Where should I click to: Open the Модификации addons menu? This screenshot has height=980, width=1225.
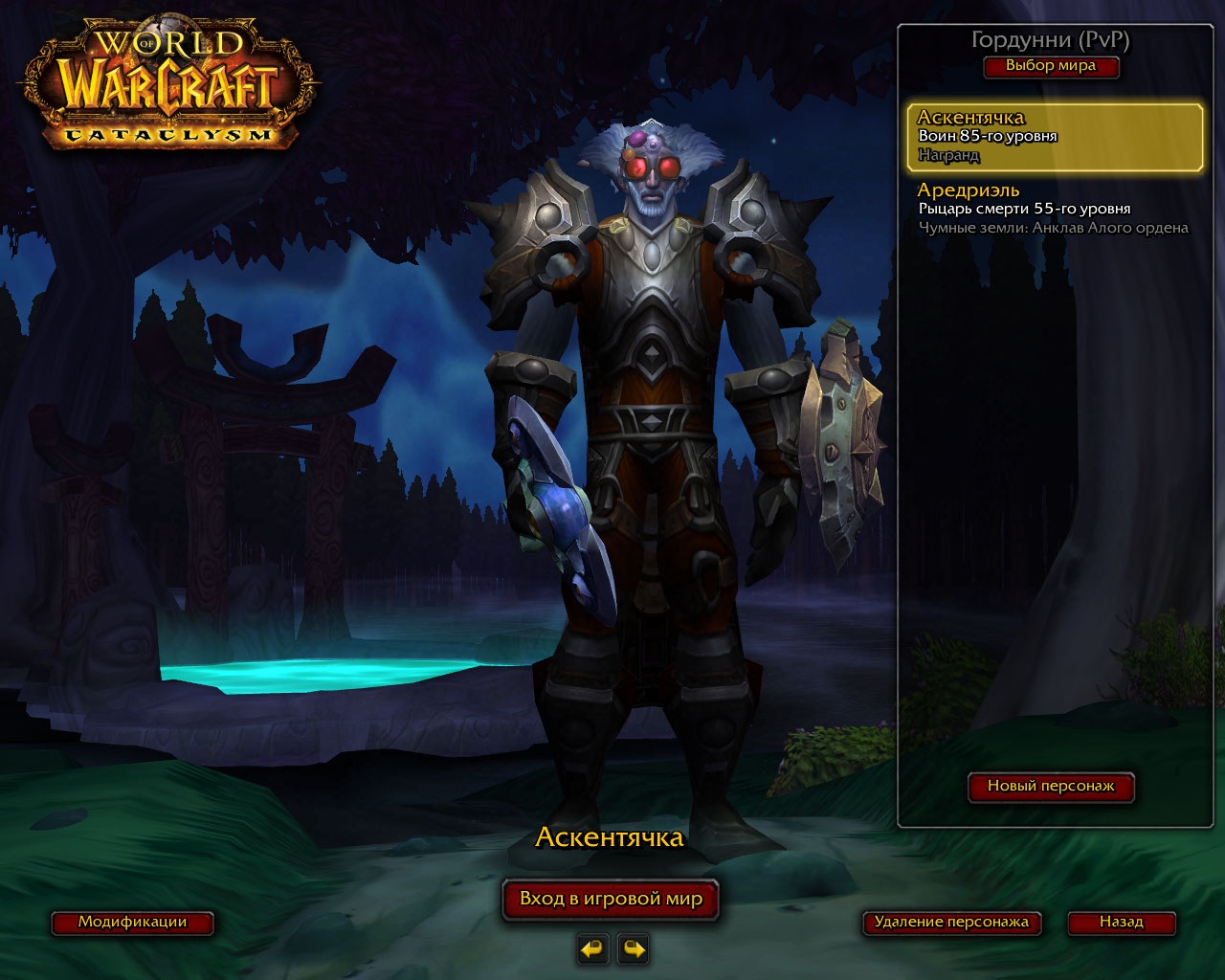[x=132, y=923]
